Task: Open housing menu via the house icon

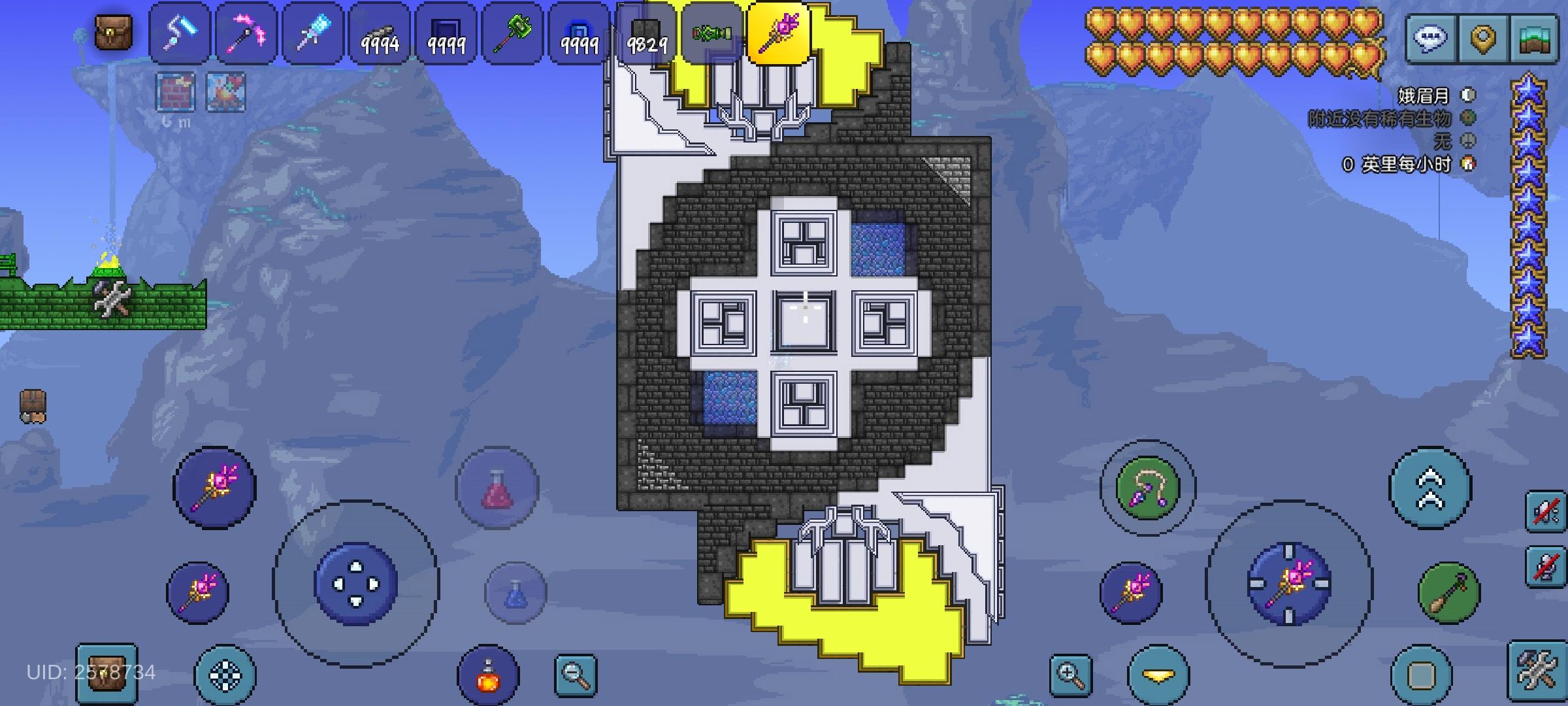Action: (1537, 37)
